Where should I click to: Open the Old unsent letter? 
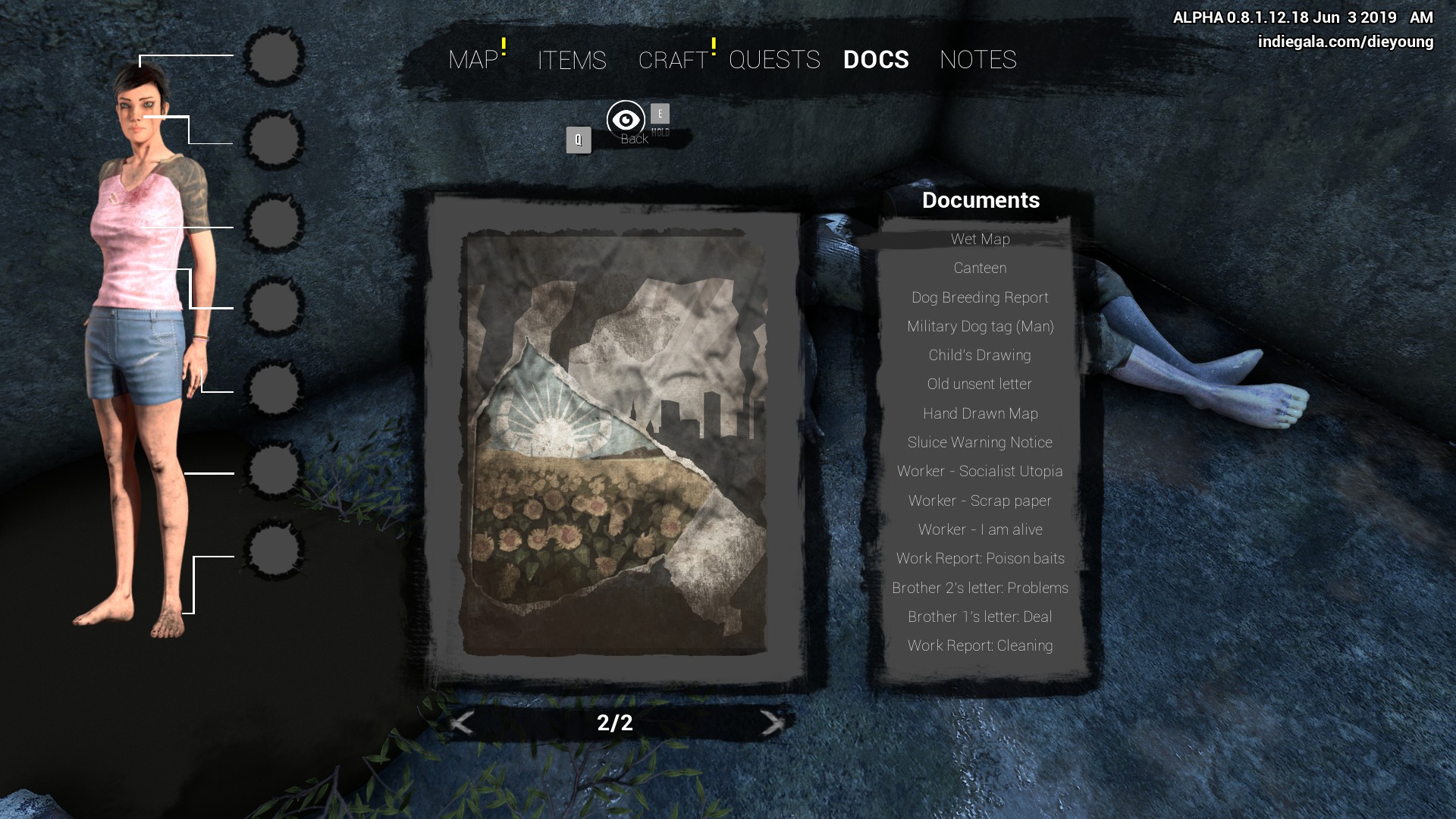point(980,384)
